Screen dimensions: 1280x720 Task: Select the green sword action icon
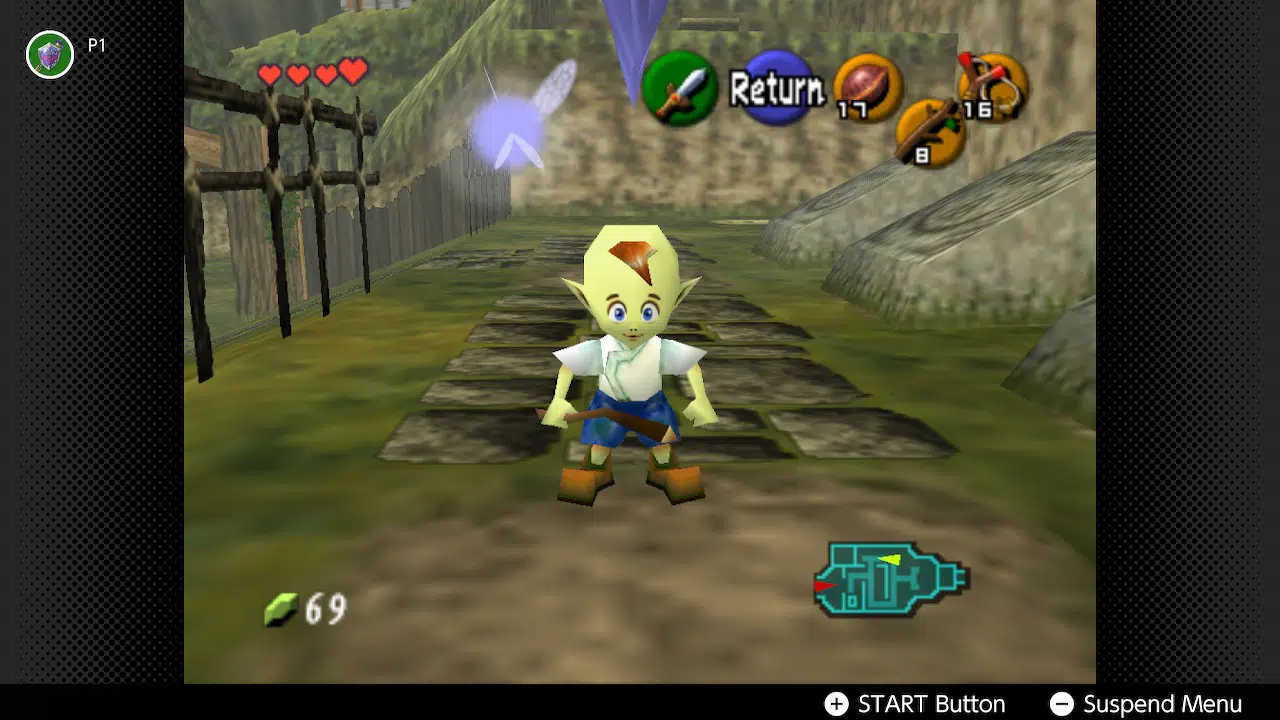click(x=680, y=89)
